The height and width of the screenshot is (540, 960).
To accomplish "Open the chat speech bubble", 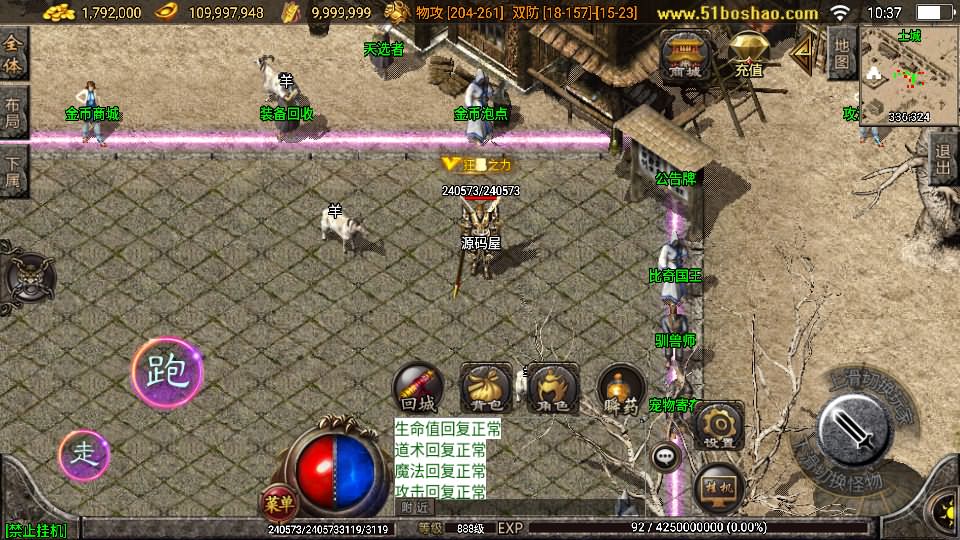I will pos(665,458).
